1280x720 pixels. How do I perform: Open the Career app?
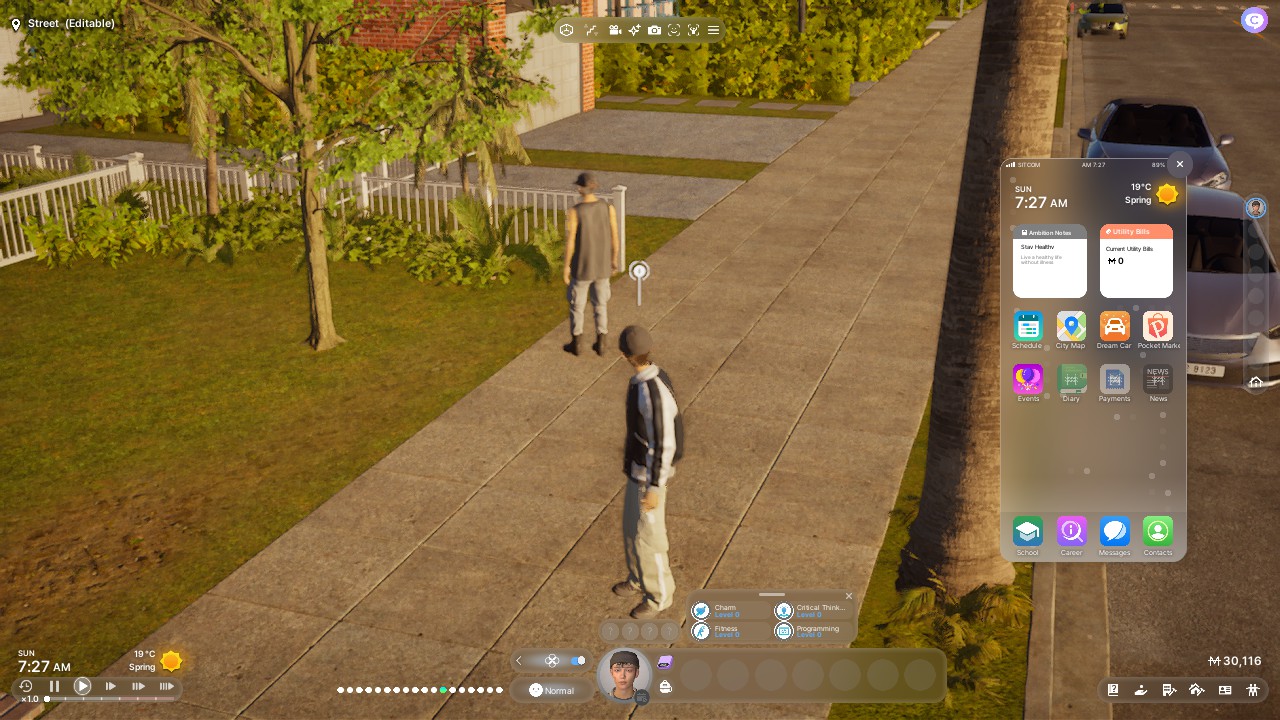coord(1071,531)
